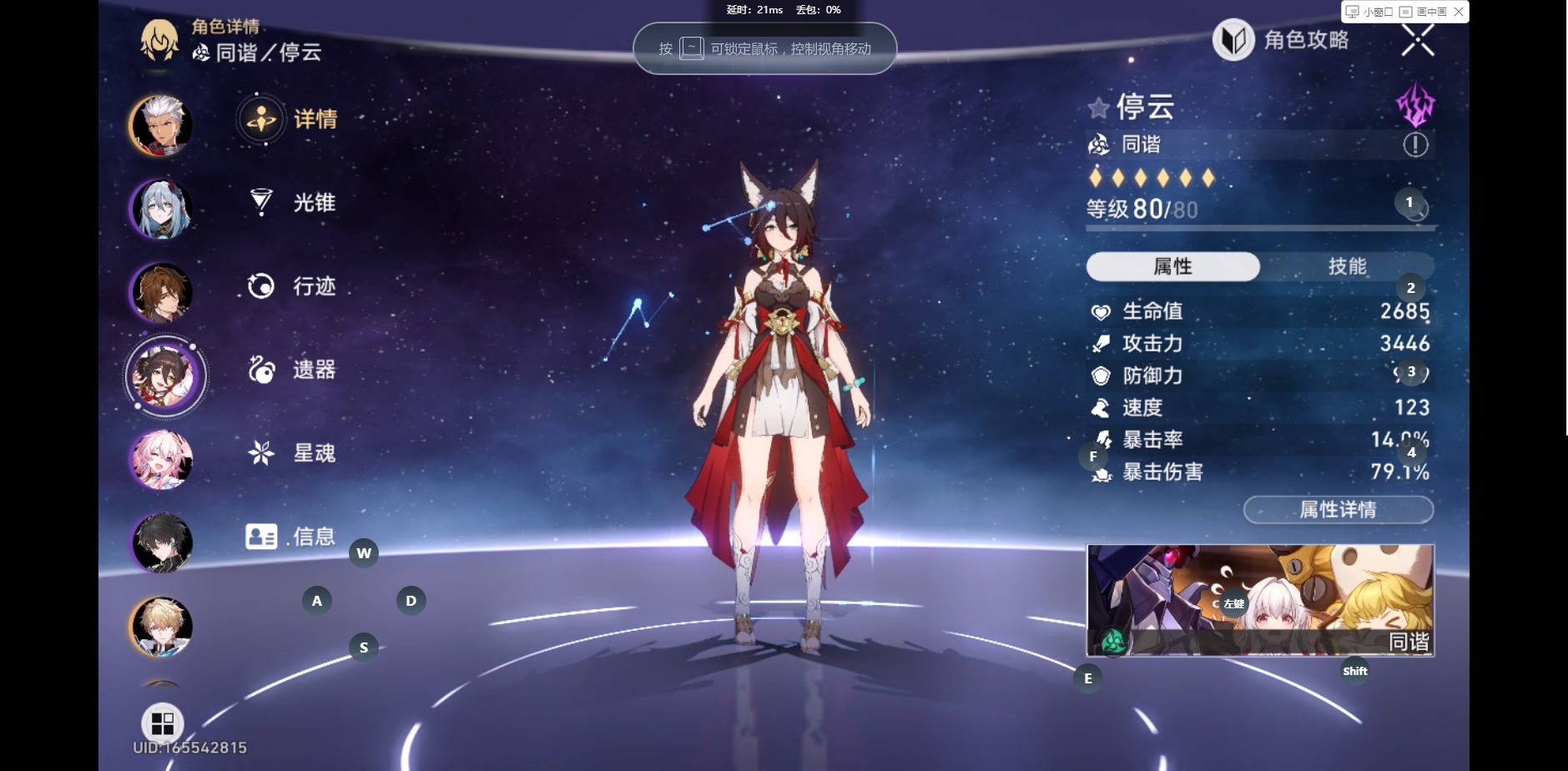Click the 同谐 light cone thumbnail
The image size is (1568, 771).
pos(1260,600)
